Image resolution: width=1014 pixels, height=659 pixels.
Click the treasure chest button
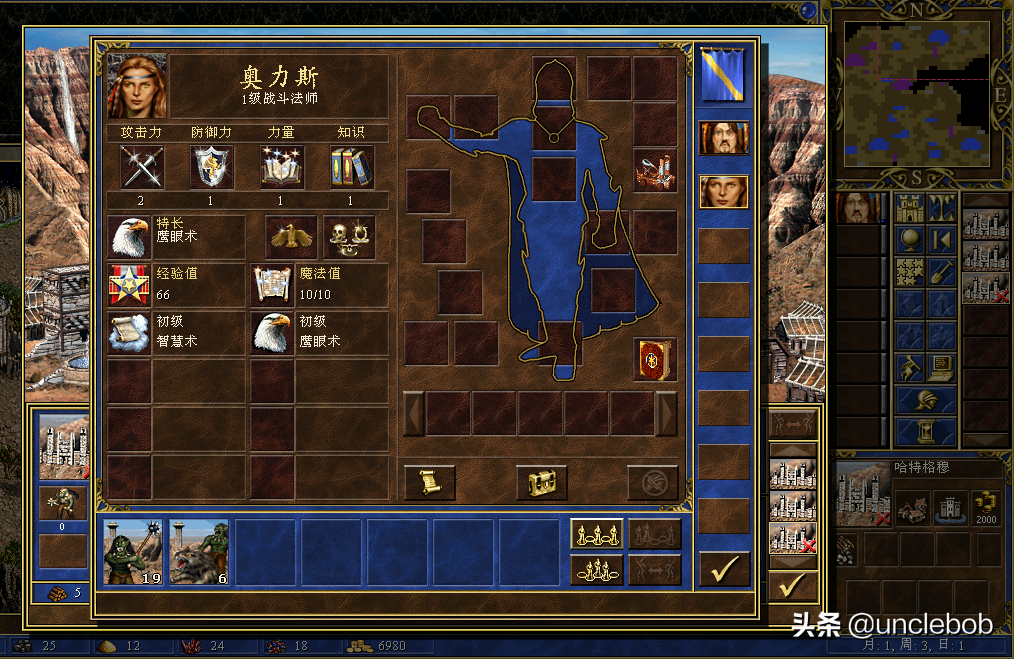542,482
